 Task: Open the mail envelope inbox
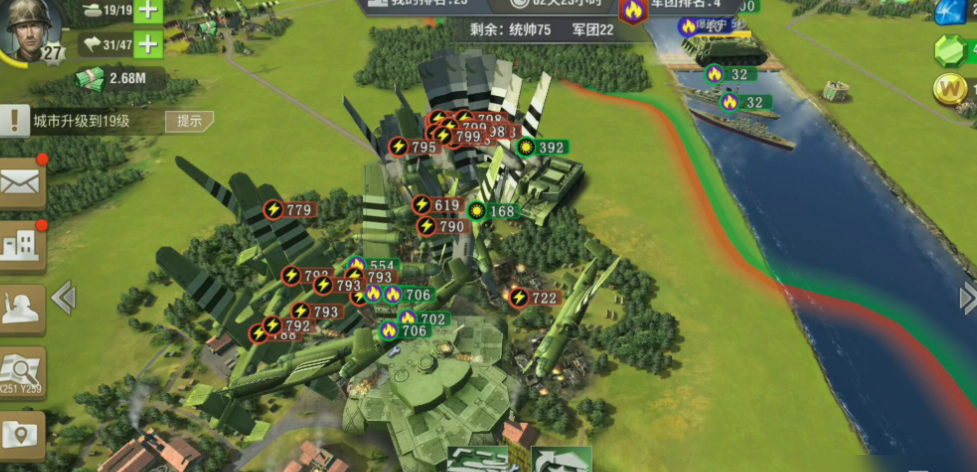(21, 183)
